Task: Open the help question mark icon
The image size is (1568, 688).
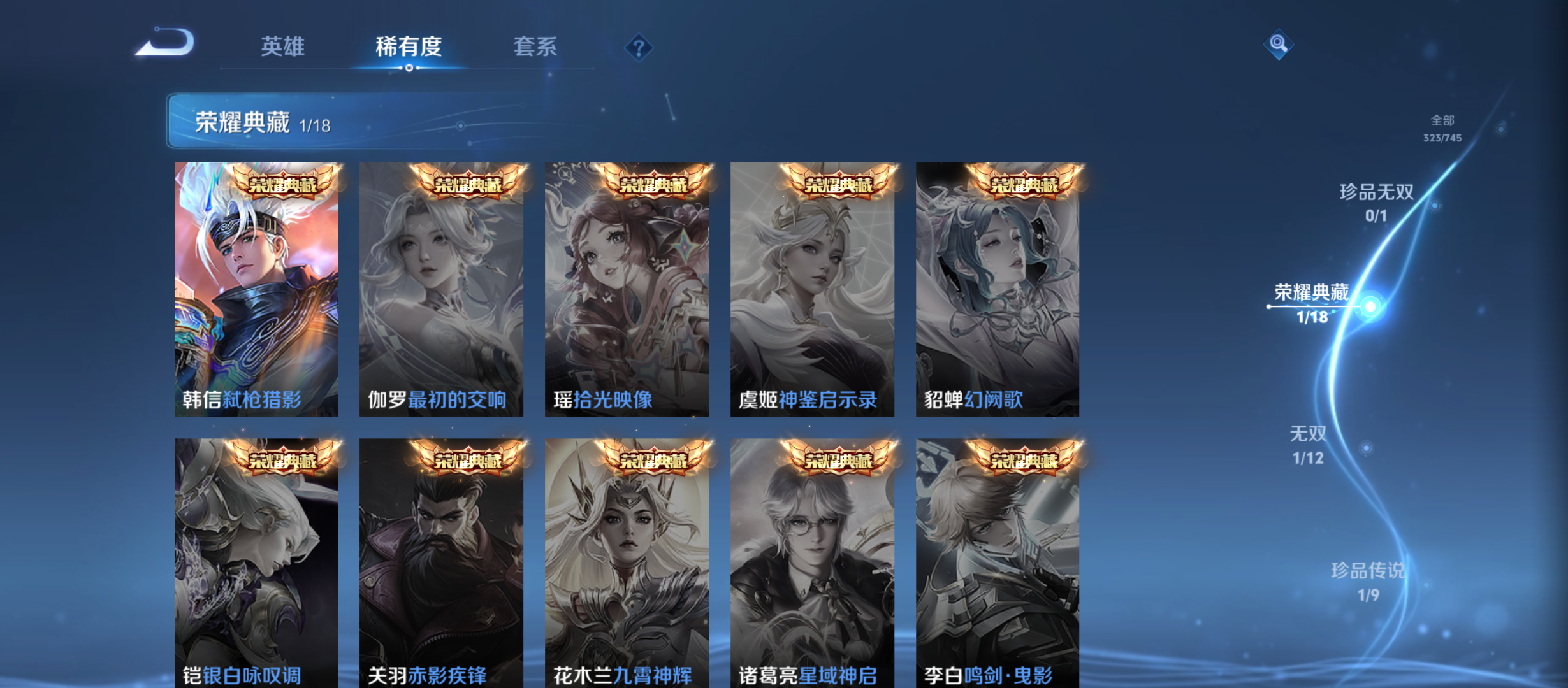Action: pyautogui.click(x=639, y=47)
